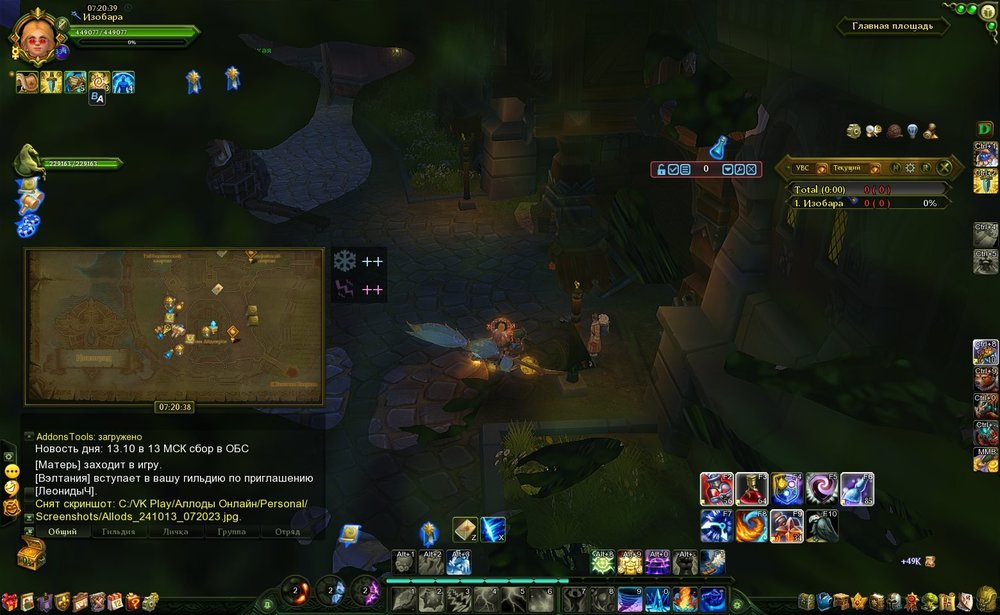Click the minimap panel

(x=174, y=326)
